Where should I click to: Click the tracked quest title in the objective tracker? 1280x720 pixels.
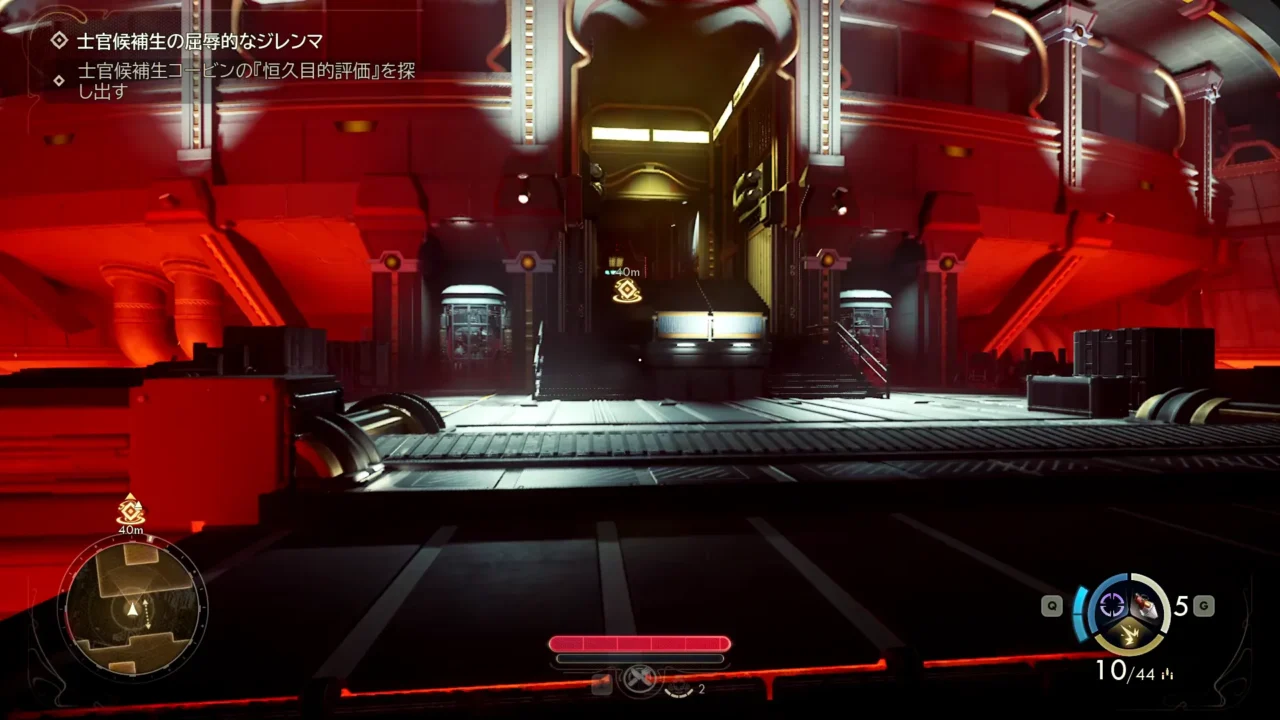click(x=200, y=41)
